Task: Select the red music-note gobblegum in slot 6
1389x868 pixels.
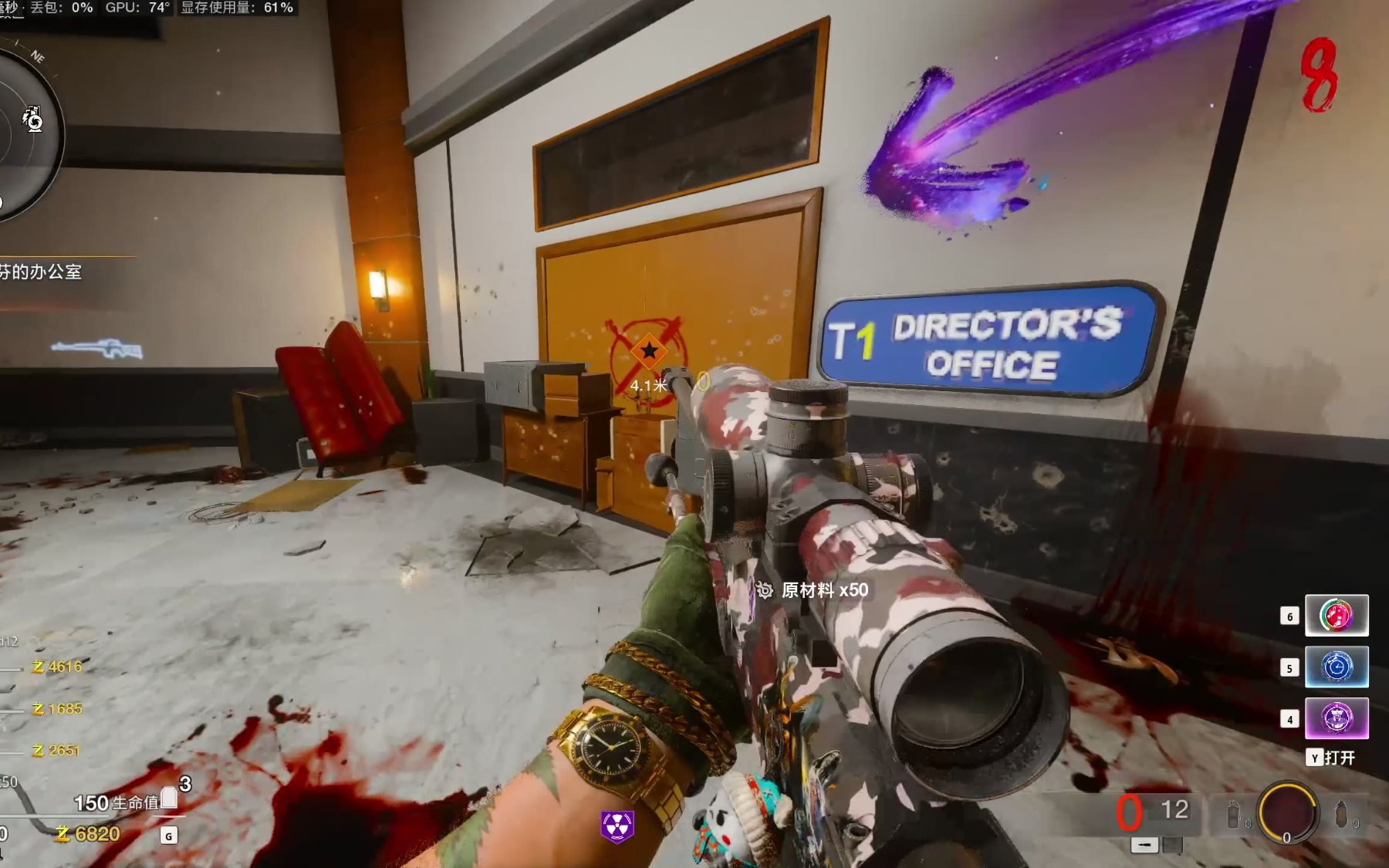Action: pyautogui.click(x=1337, y=615)
